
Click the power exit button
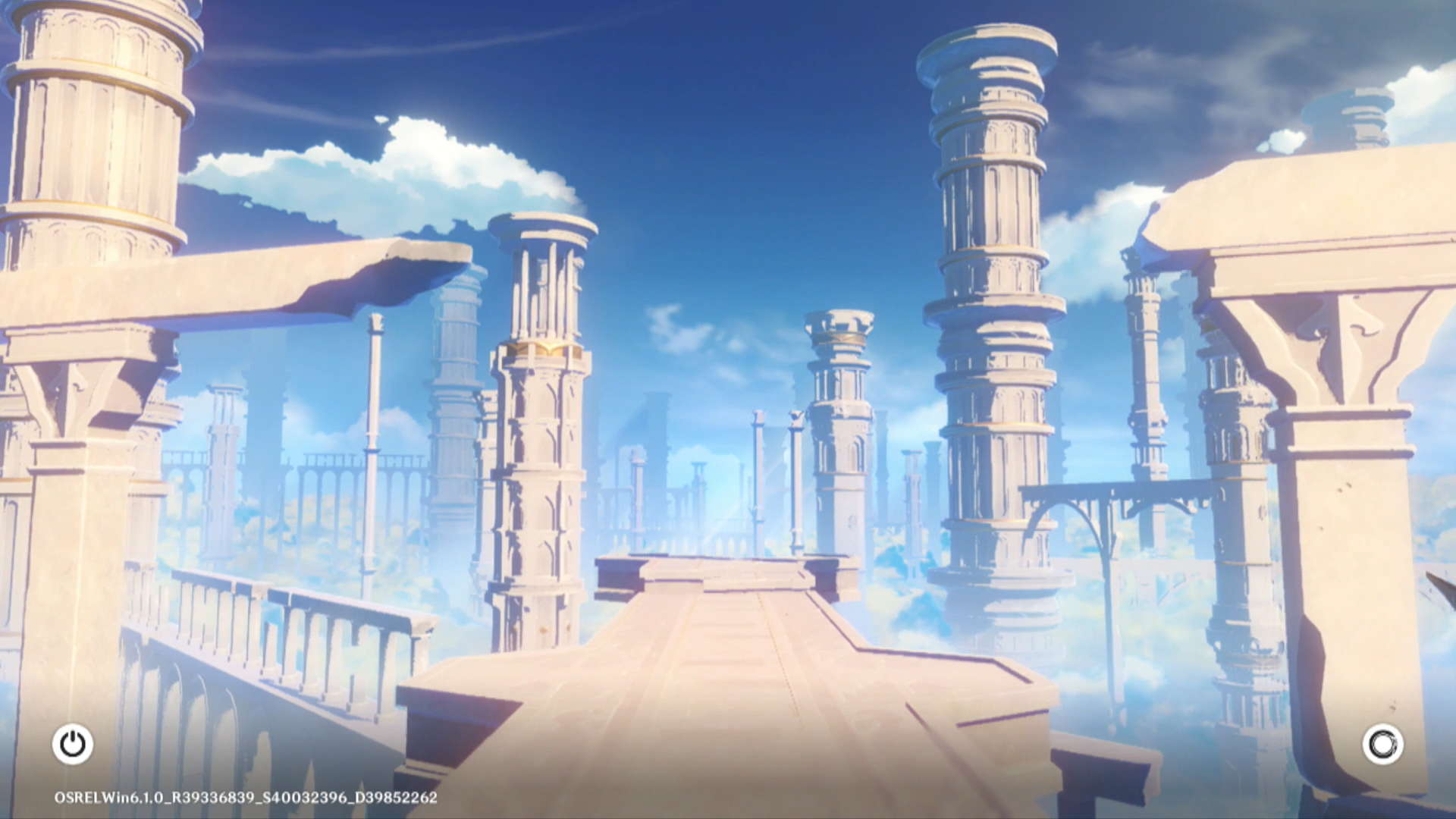pyautogui.click(x=73, y=744)
